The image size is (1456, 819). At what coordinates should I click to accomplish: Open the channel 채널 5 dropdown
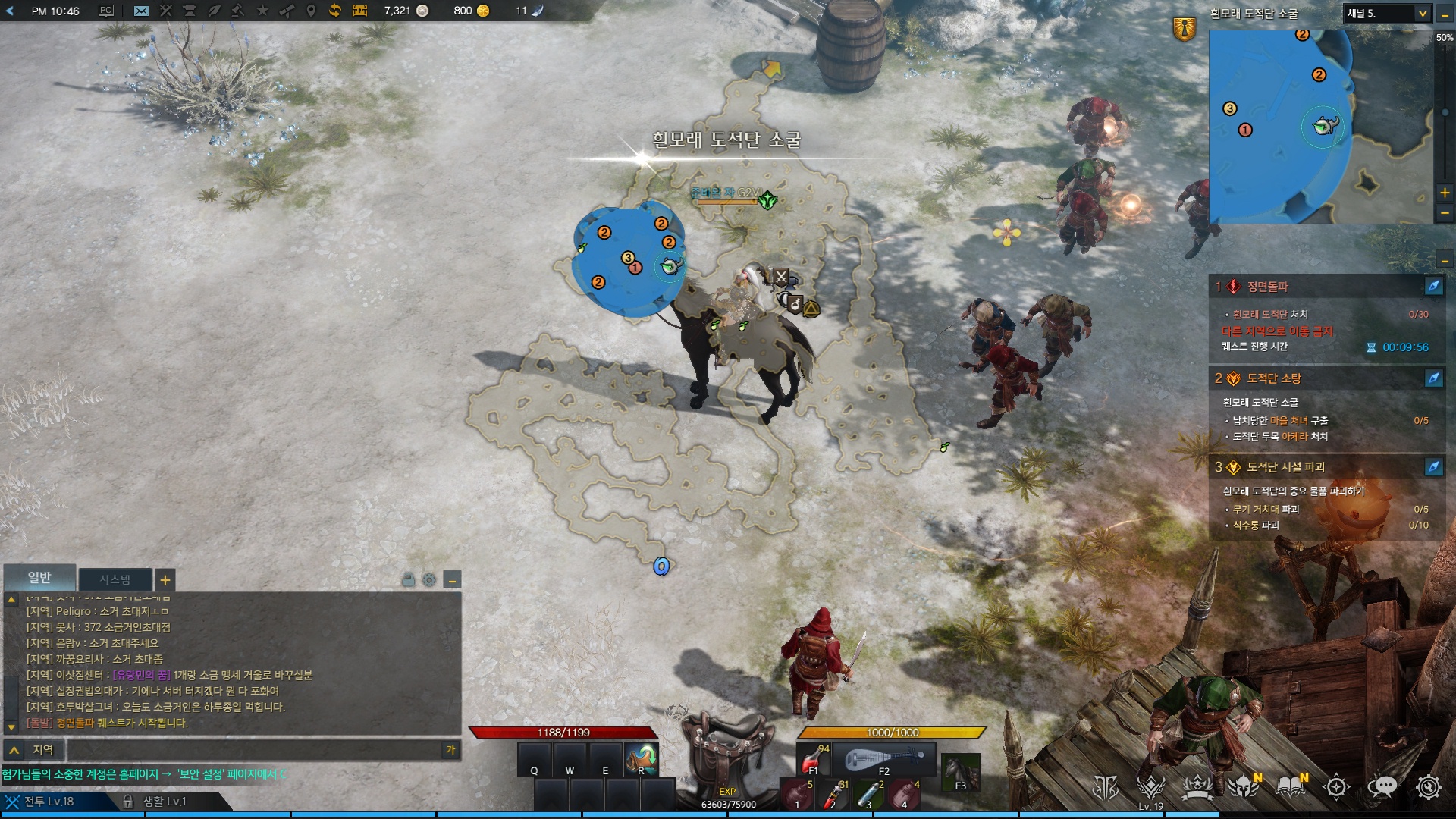point(1387,14)
